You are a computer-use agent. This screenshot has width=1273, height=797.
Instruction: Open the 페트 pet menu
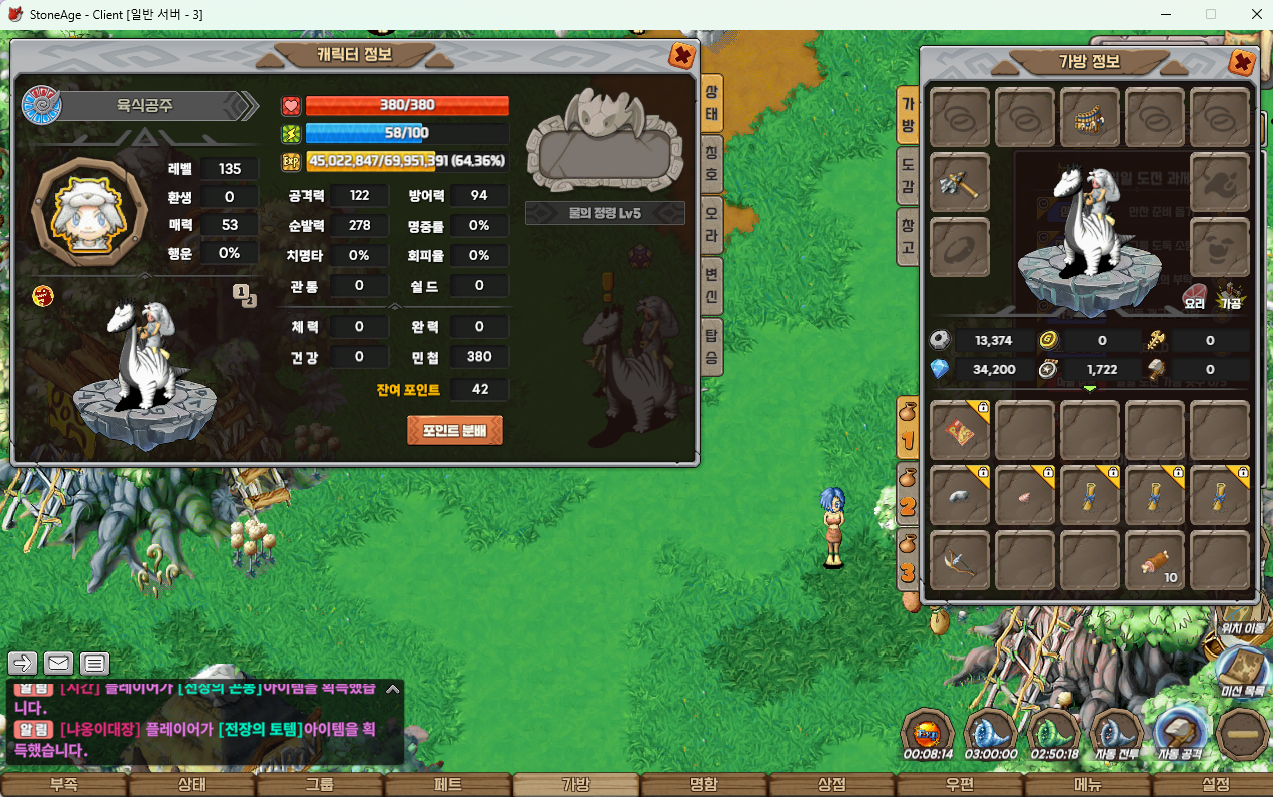(x=447, y=785)
